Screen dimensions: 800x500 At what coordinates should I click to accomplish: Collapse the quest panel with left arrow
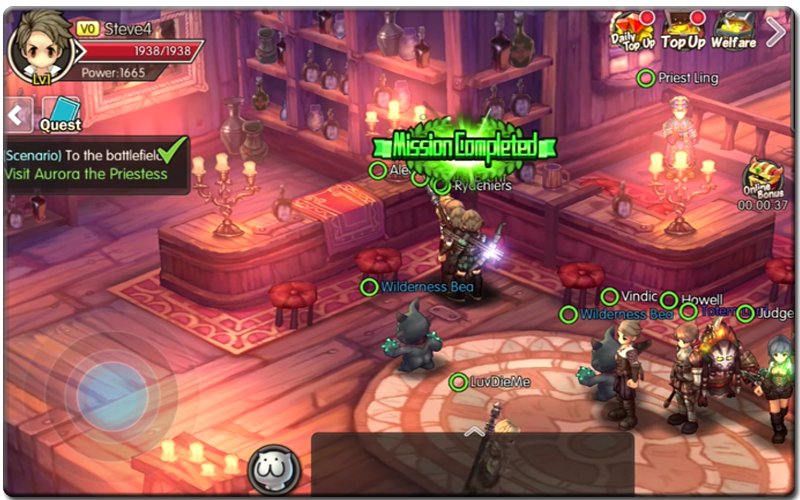(x=19, y=113)
